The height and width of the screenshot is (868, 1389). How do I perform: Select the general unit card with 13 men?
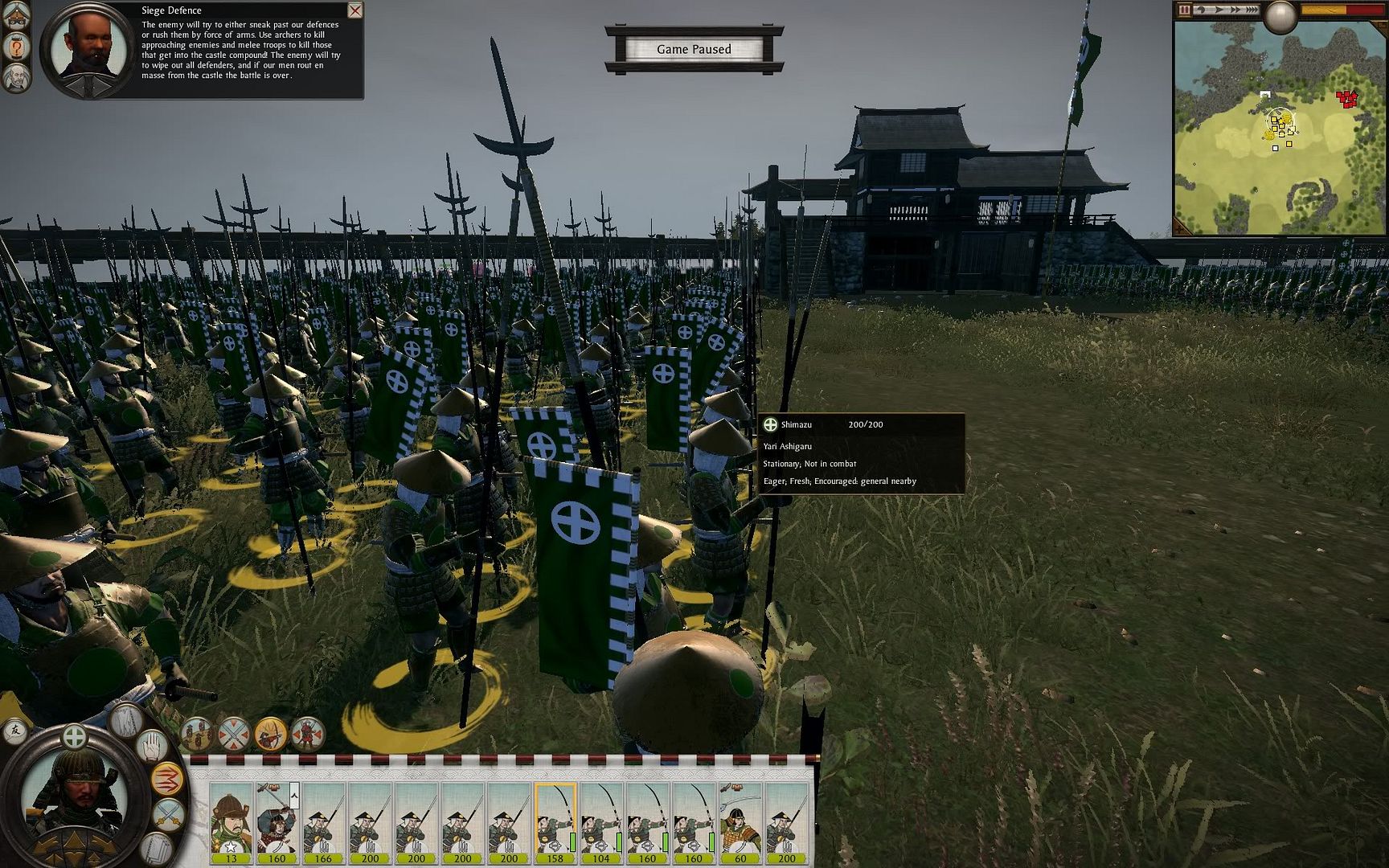pos(231,821)
